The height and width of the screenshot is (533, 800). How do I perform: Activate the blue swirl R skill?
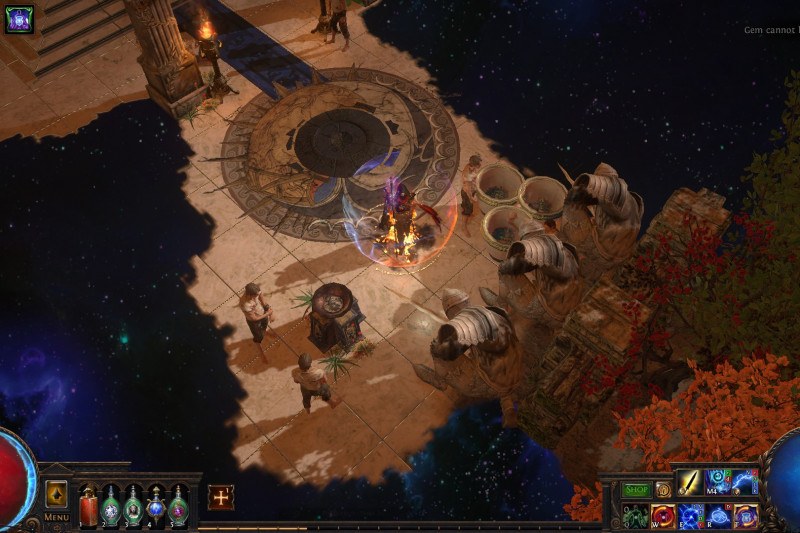pyautogui.click(x=717, y=516)
